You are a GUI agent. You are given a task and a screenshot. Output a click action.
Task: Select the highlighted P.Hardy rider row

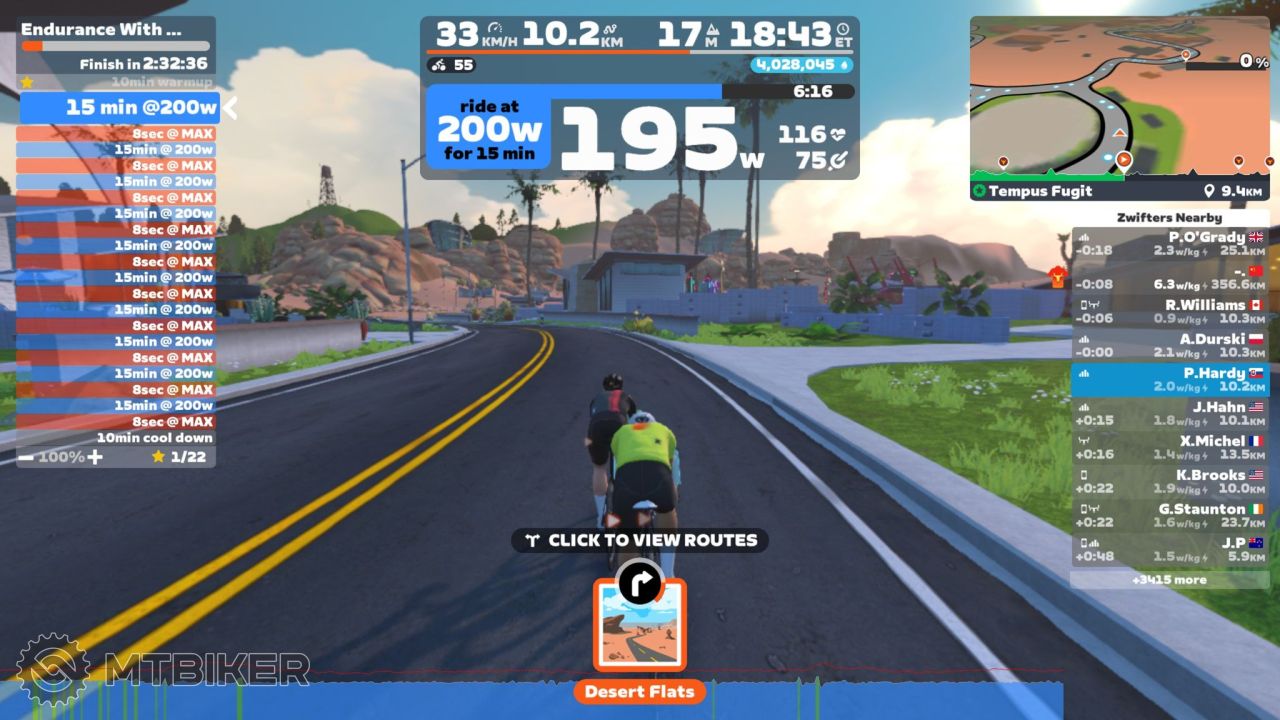tap(1169, 380)
